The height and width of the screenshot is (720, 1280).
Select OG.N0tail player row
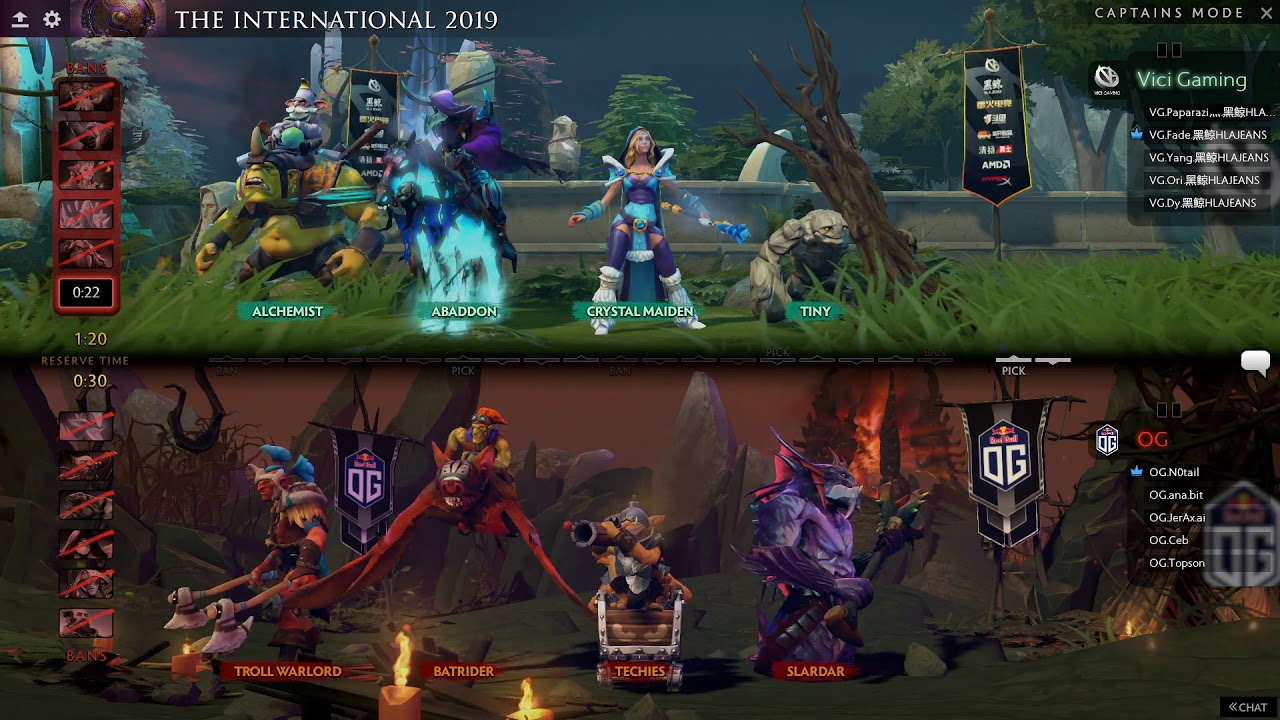tap(1174, 472)
